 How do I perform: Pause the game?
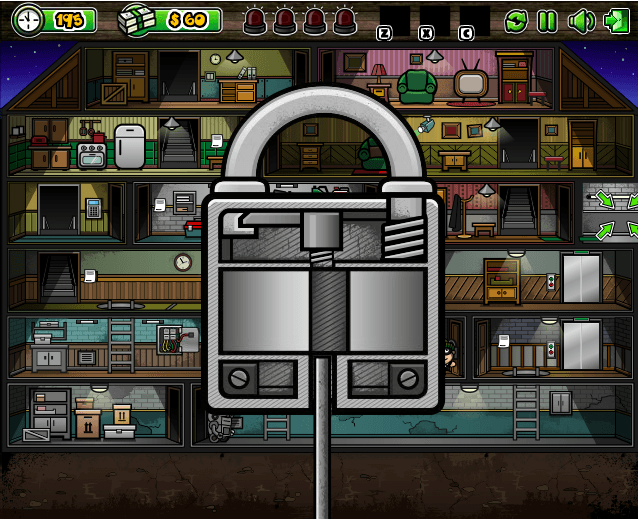click(547, 20)
